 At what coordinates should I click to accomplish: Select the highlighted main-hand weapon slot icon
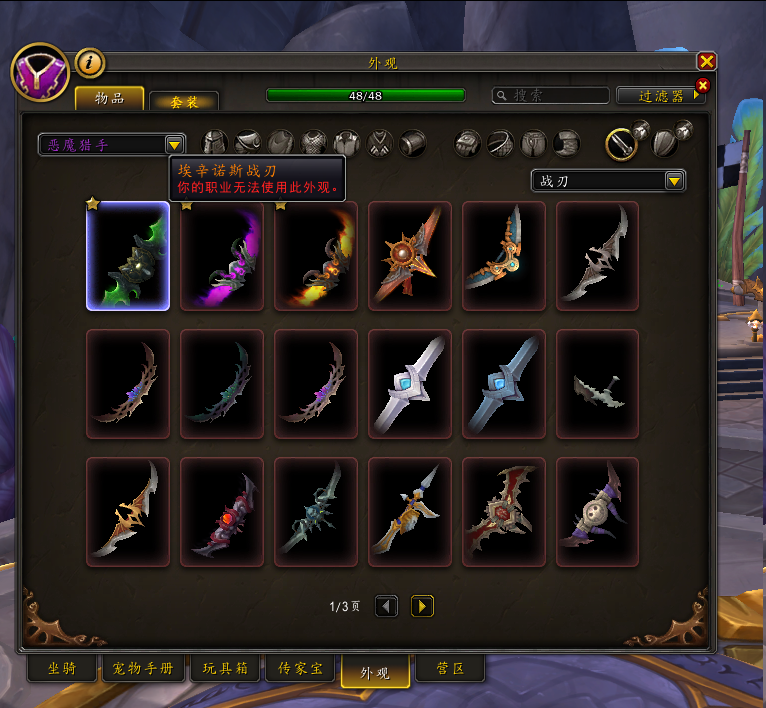click(621, 144)
